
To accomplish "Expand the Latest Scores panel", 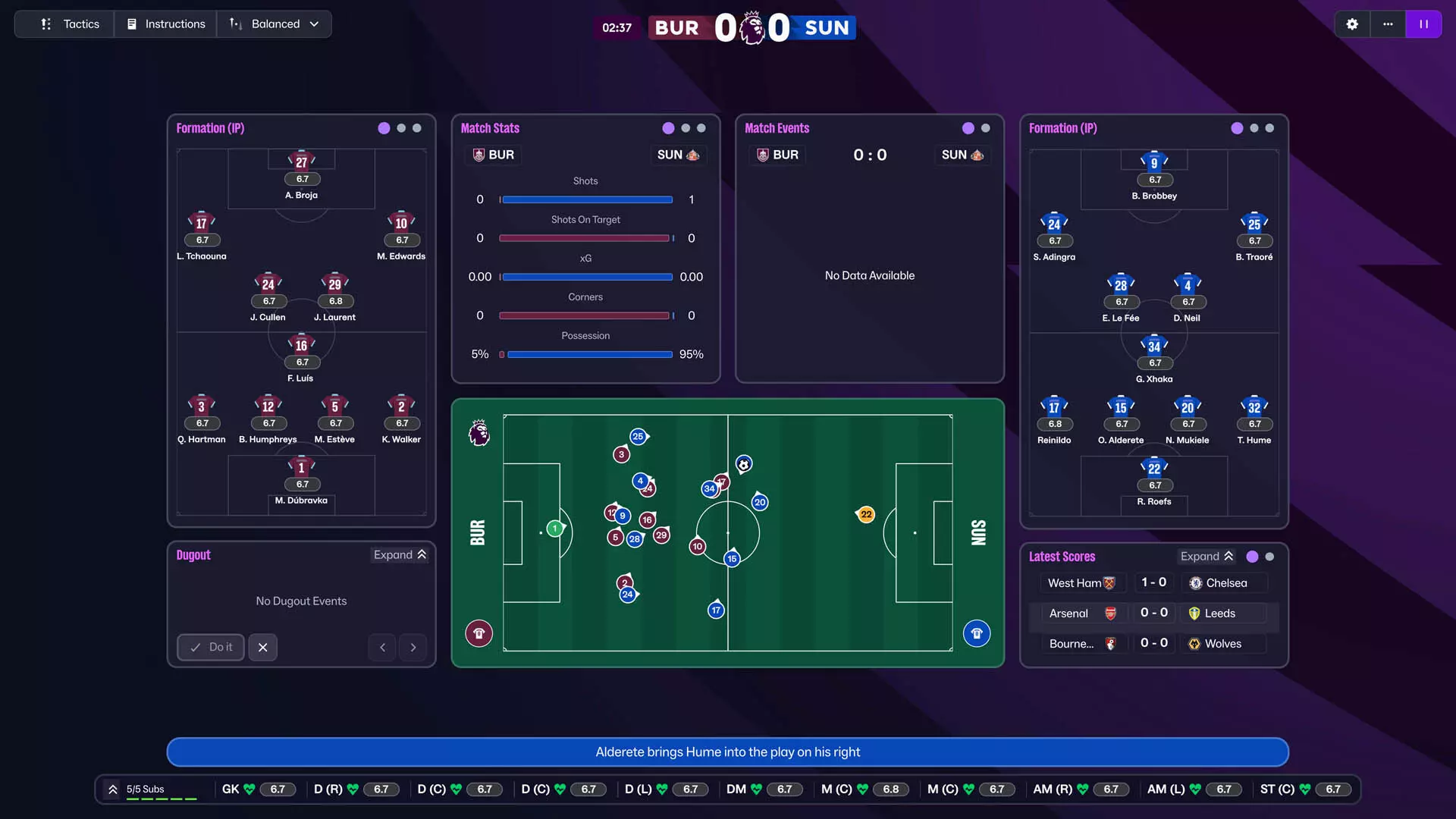I will point(1207,556).
